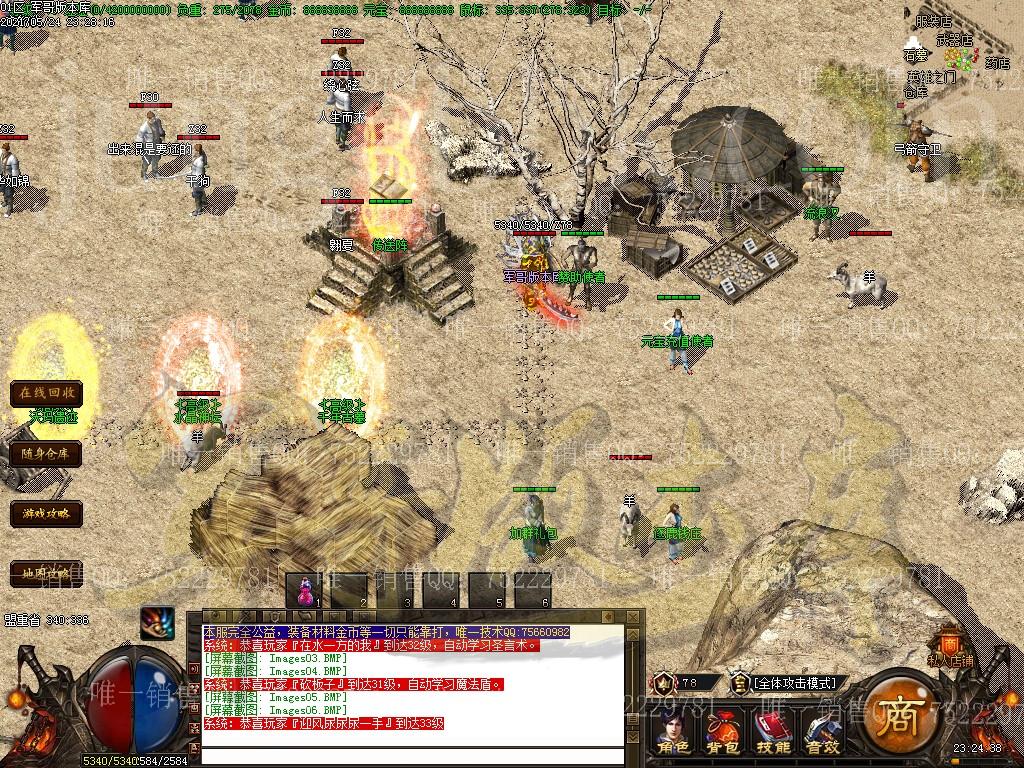Click the Images03.BMP screenshot chat line
This screenshot has width=1024, height=768.
coord(268,658)
